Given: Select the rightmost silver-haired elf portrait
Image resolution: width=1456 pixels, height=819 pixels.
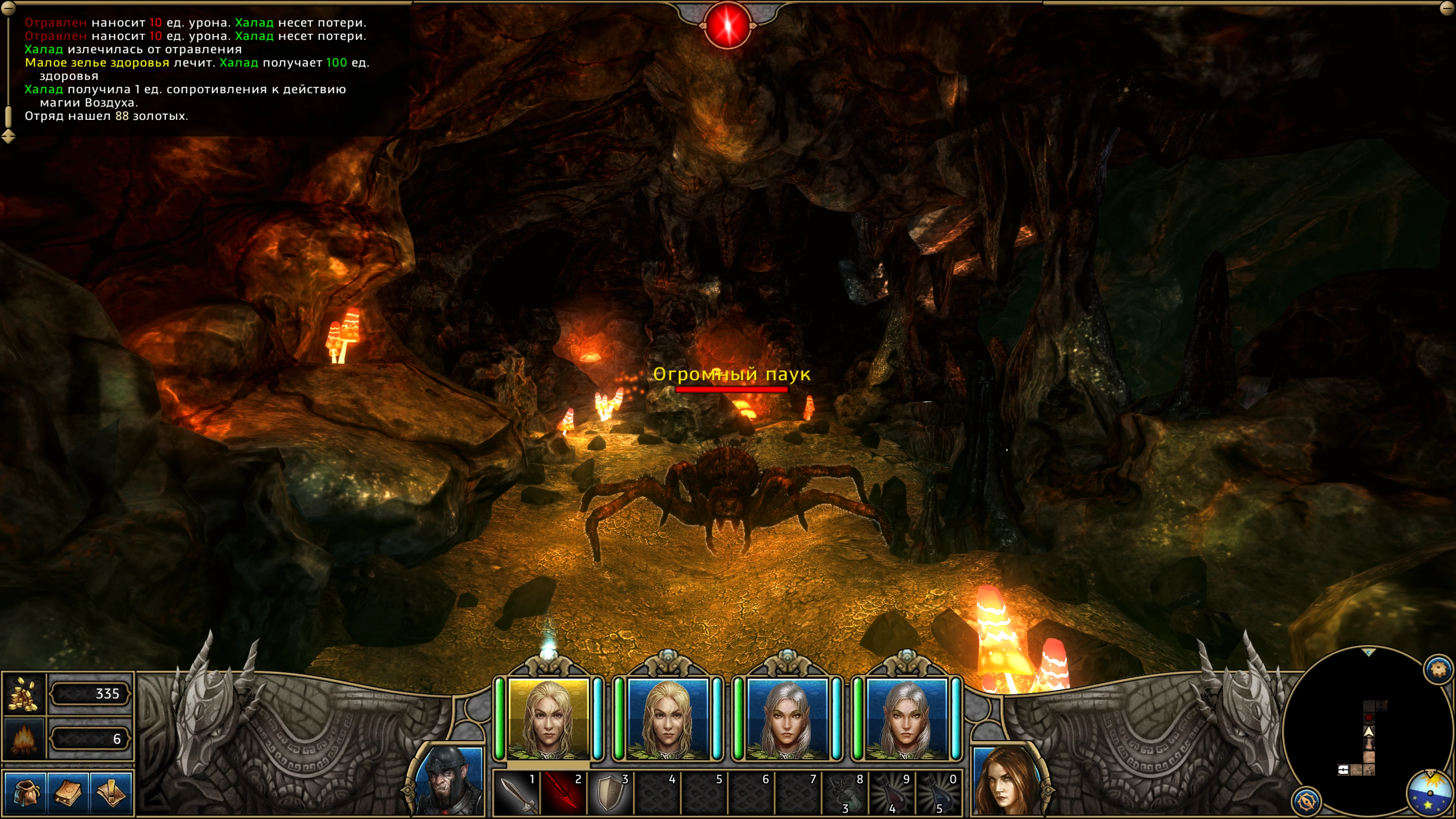Looking at the screenshot, I should pyautogui.click(x=906, y=719).
